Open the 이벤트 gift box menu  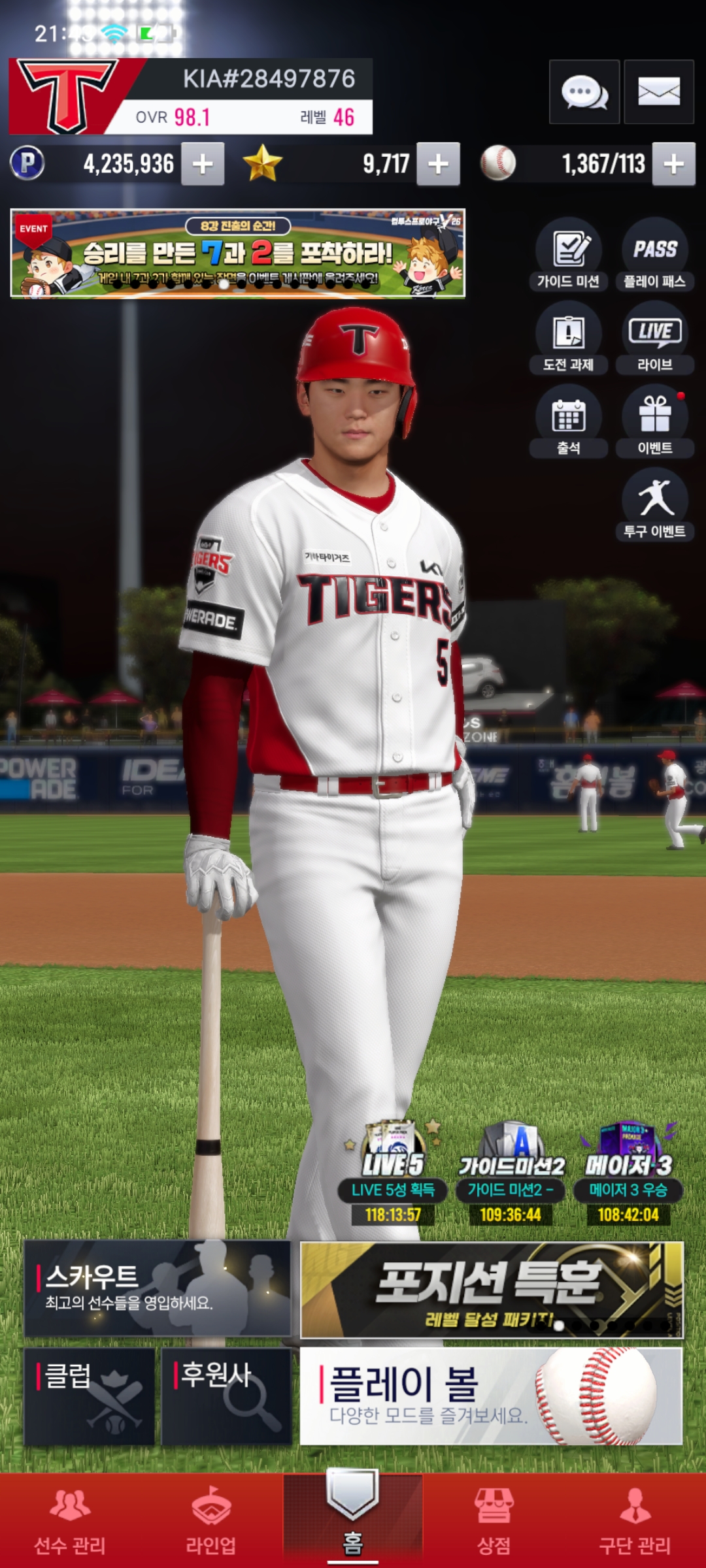(x=654, y=421)
